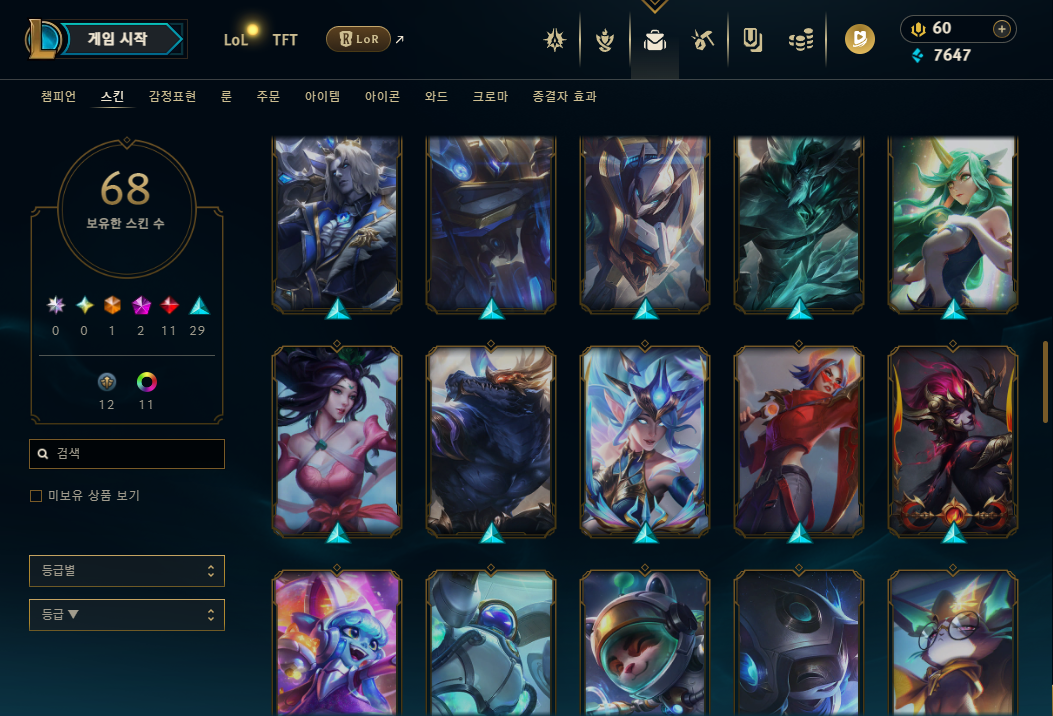The image size is (1053, 716).
Task: Click the plus button to buy RP
Action: click(1001, 29)
